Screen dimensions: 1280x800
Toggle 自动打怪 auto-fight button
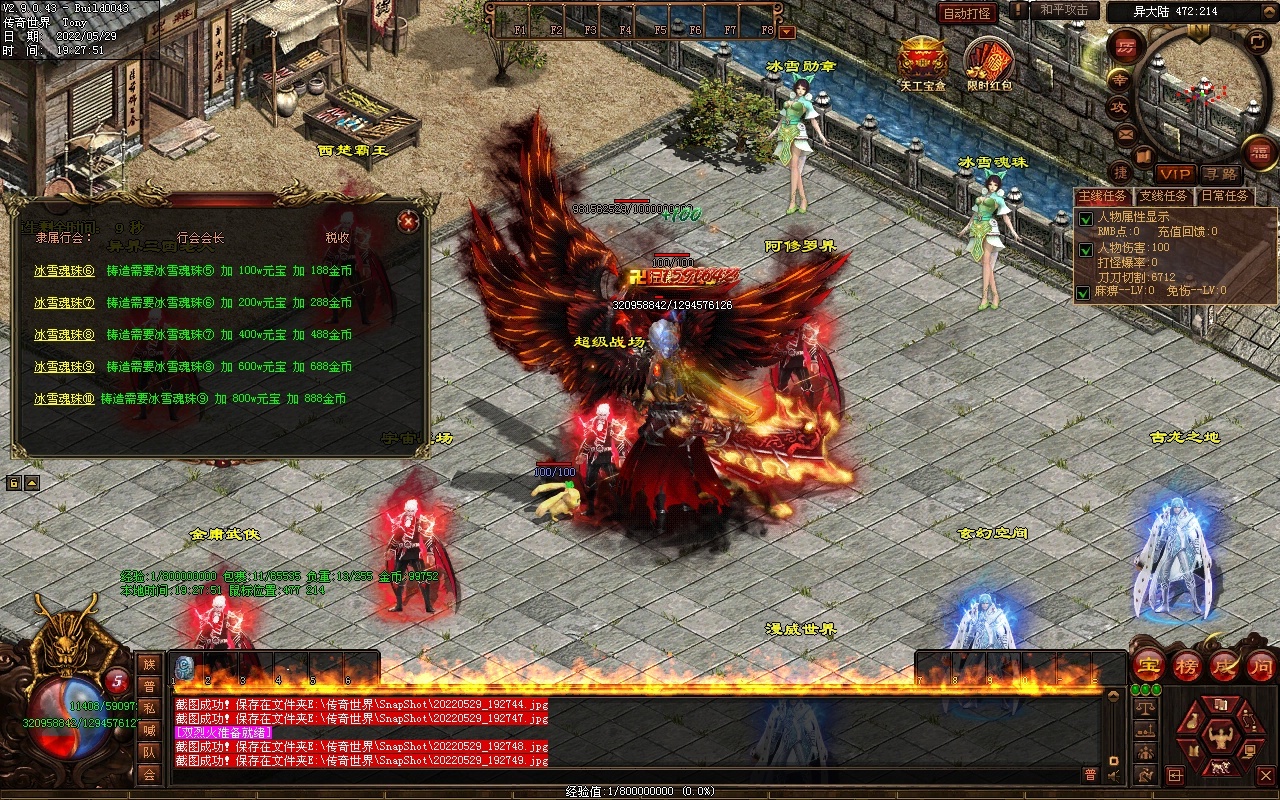click(x=967, y=13)
